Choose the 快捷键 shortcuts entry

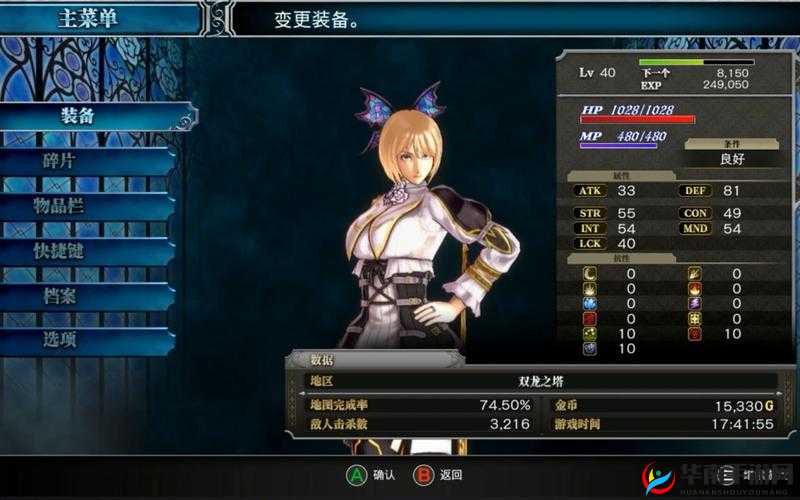pyautogui.click(x=60, y=251)
